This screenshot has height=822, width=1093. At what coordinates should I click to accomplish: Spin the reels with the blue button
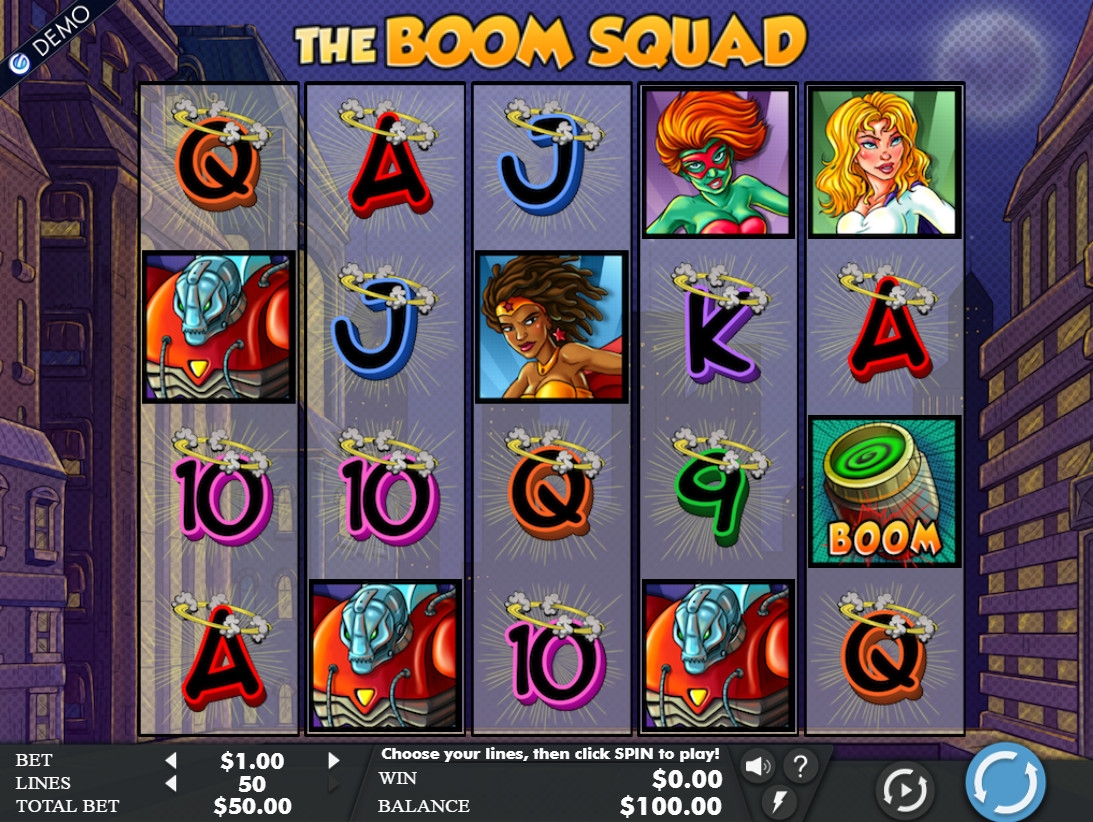[1005, 781]
